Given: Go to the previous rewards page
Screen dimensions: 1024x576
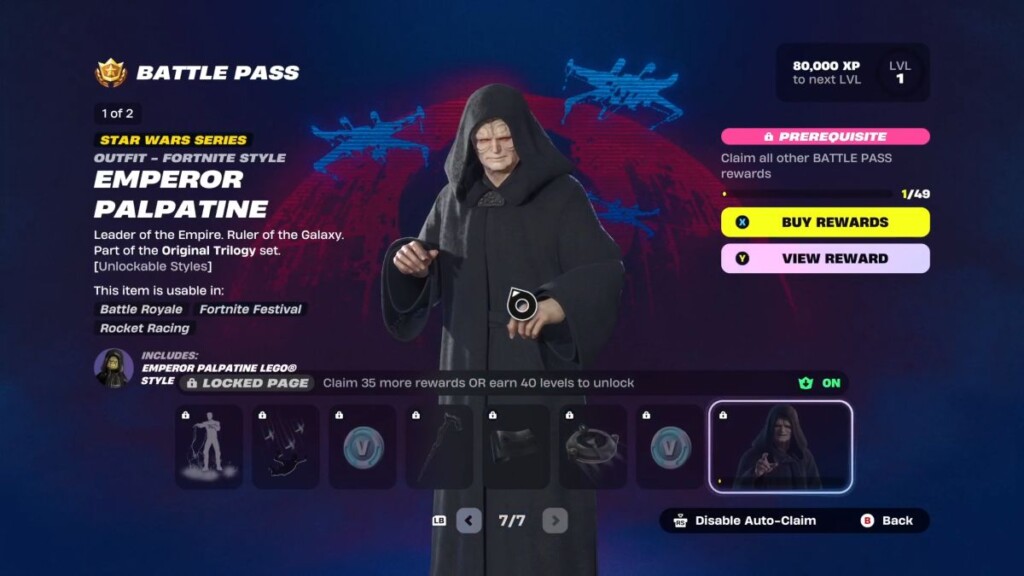Looking at the screenshot, I should tap(469, 521).
